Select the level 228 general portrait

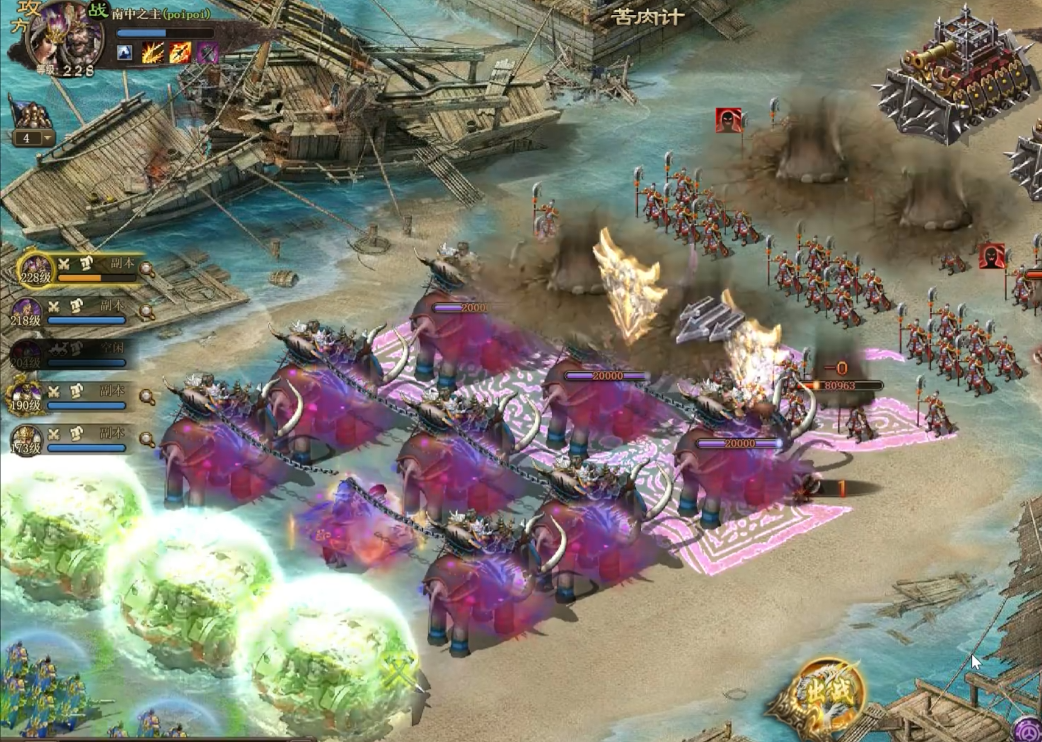[34, 270]
